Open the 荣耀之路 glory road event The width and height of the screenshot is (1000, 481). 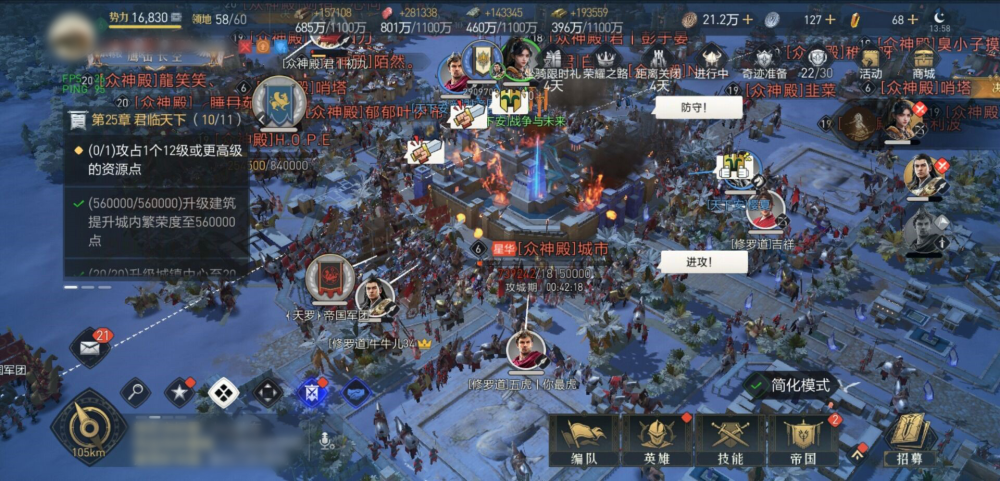(x=603, y=61)
